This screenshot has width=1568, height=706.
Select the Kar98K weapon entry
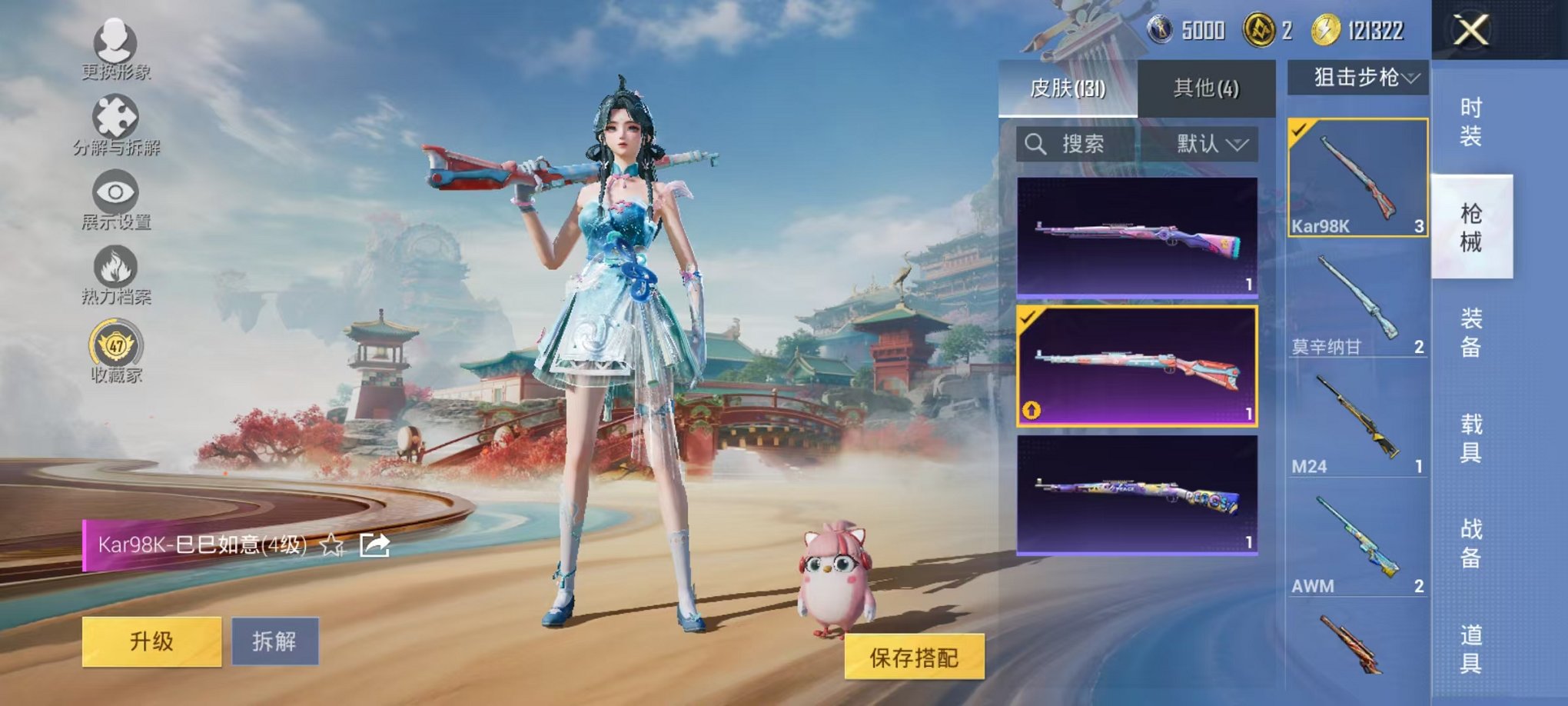(x=1357, y=177)
